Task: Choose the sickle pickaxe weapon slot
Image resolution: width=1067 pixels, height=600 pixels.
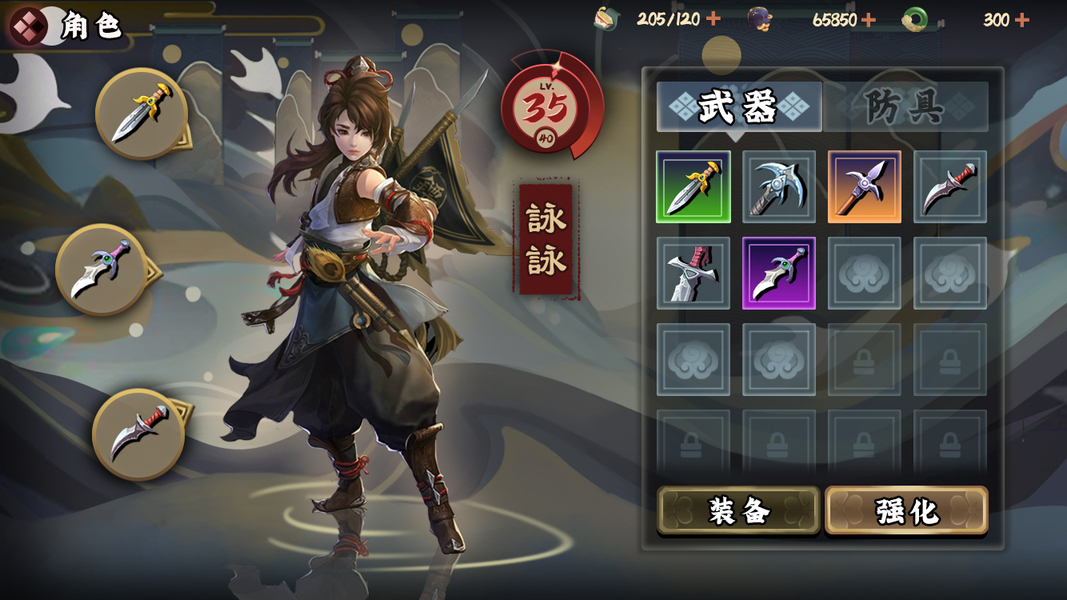Action: pyautogui.click(x=779, y=187)
